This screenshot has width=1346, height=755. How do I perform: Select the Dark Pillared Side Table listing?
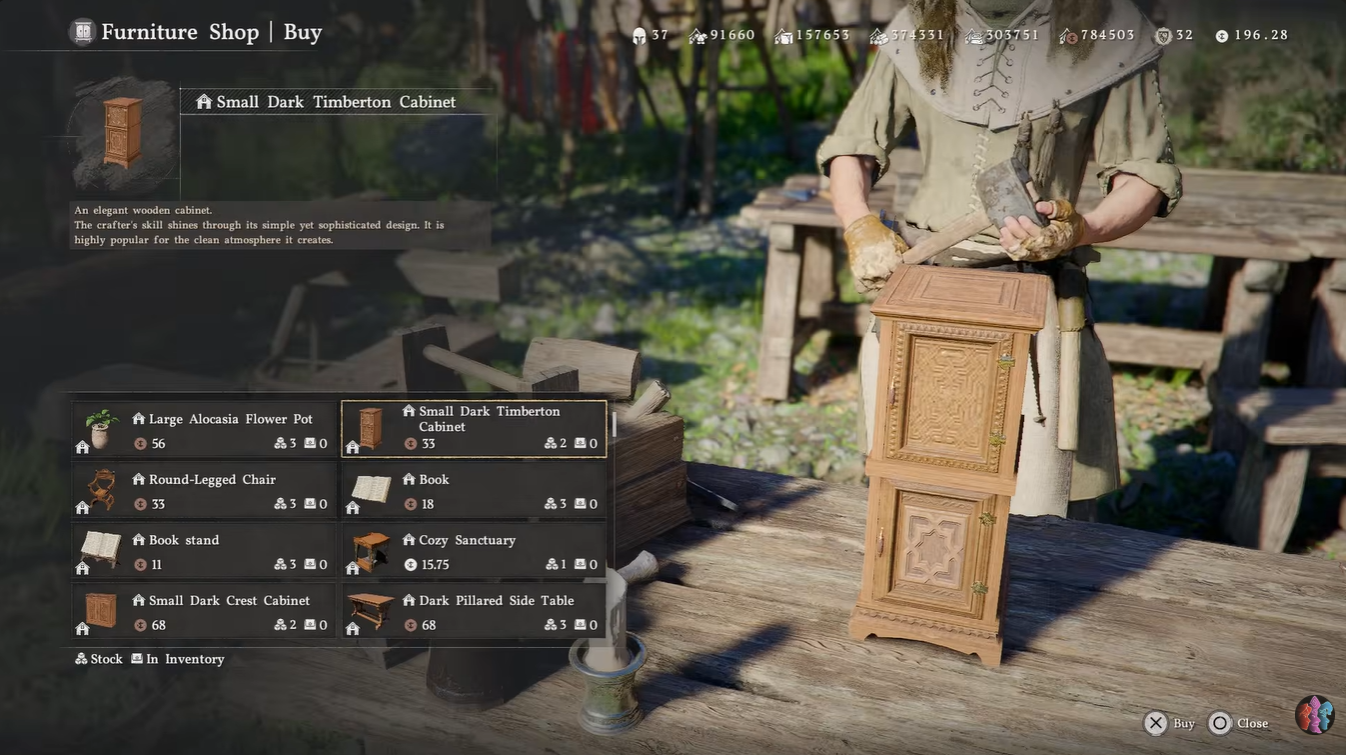pyautogui.click(x=473, y=611)
